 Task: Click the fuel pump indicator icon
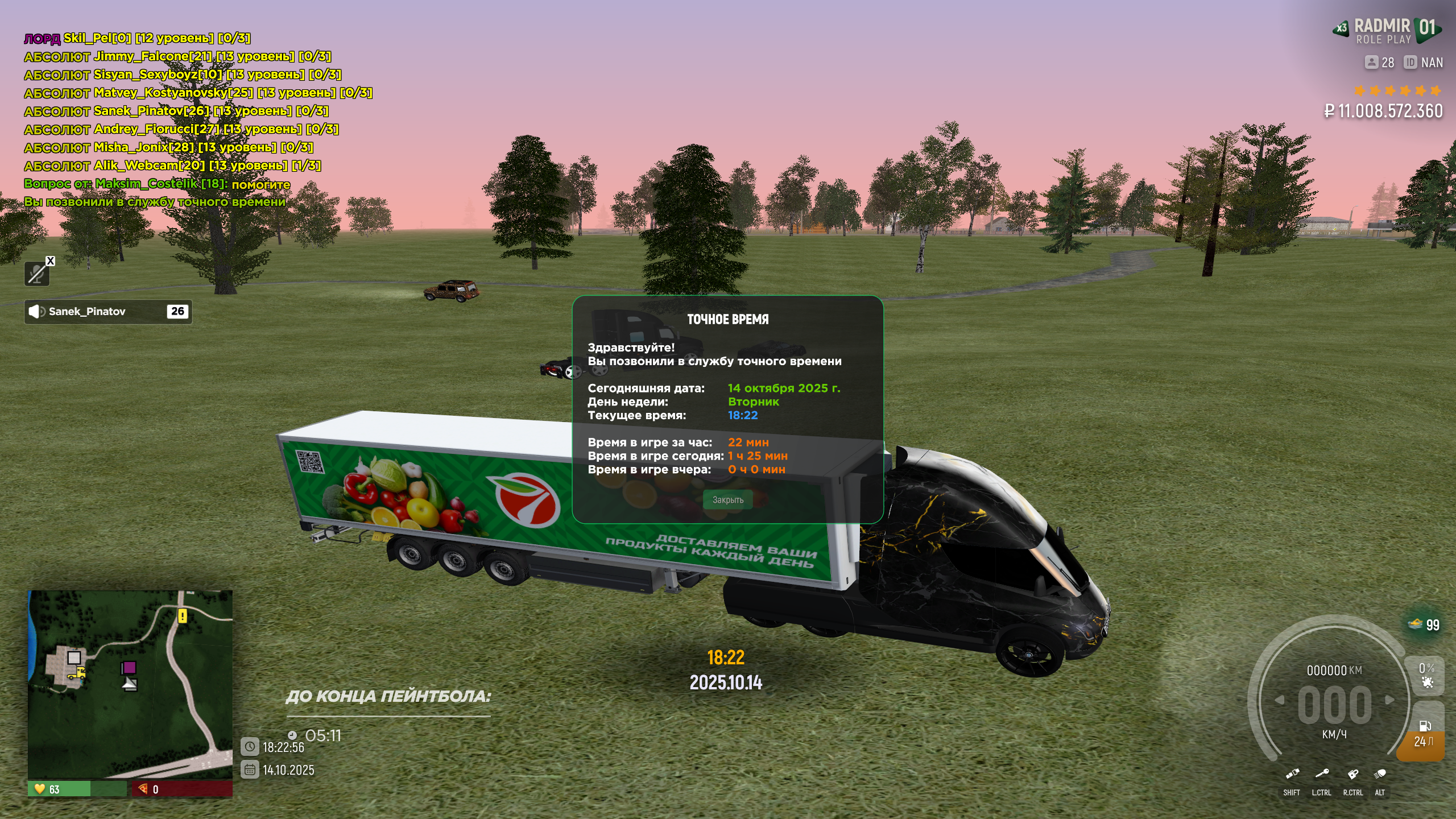[1425, 726]
